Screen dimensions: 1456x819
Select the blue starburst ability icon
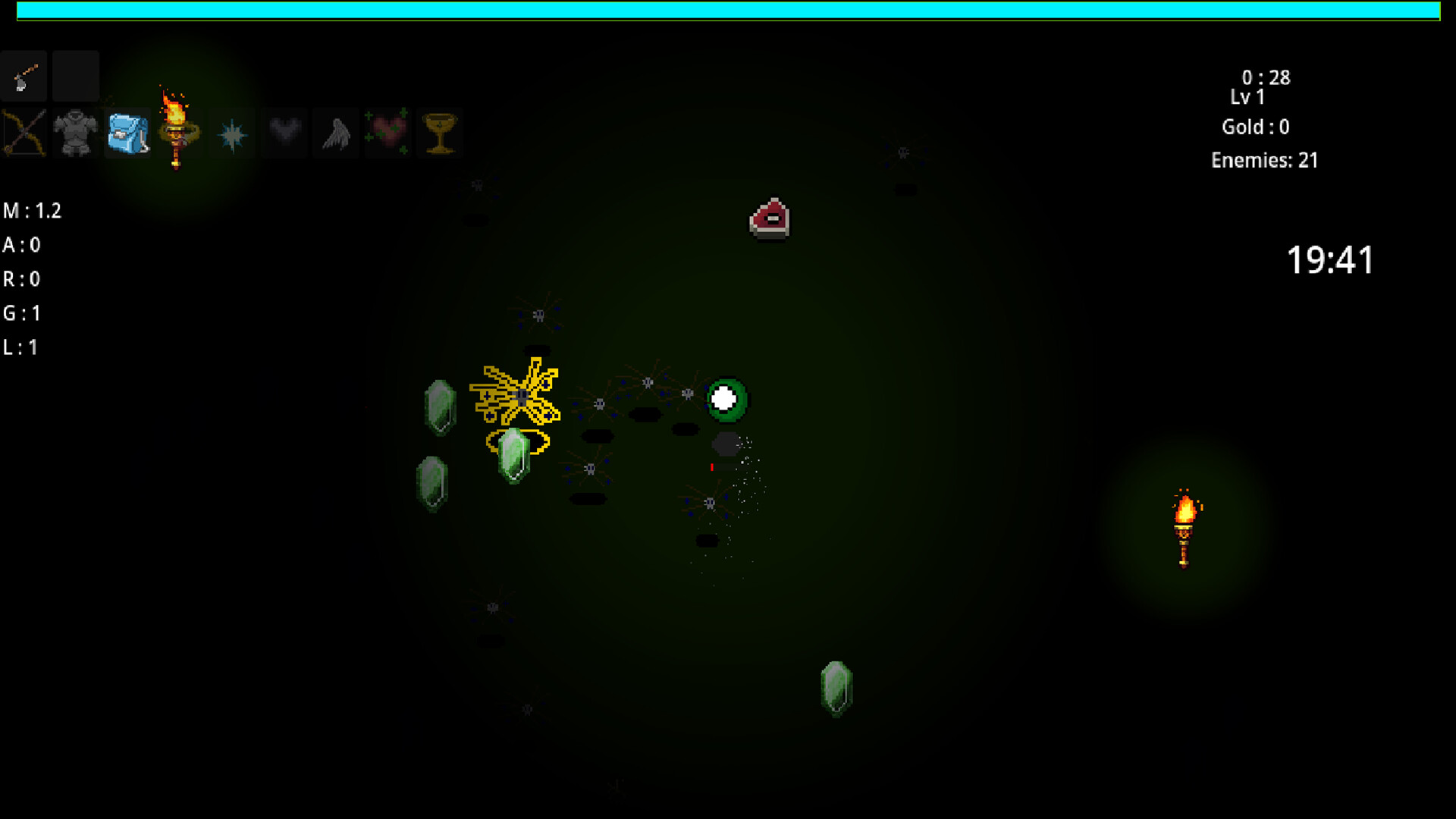232,133
